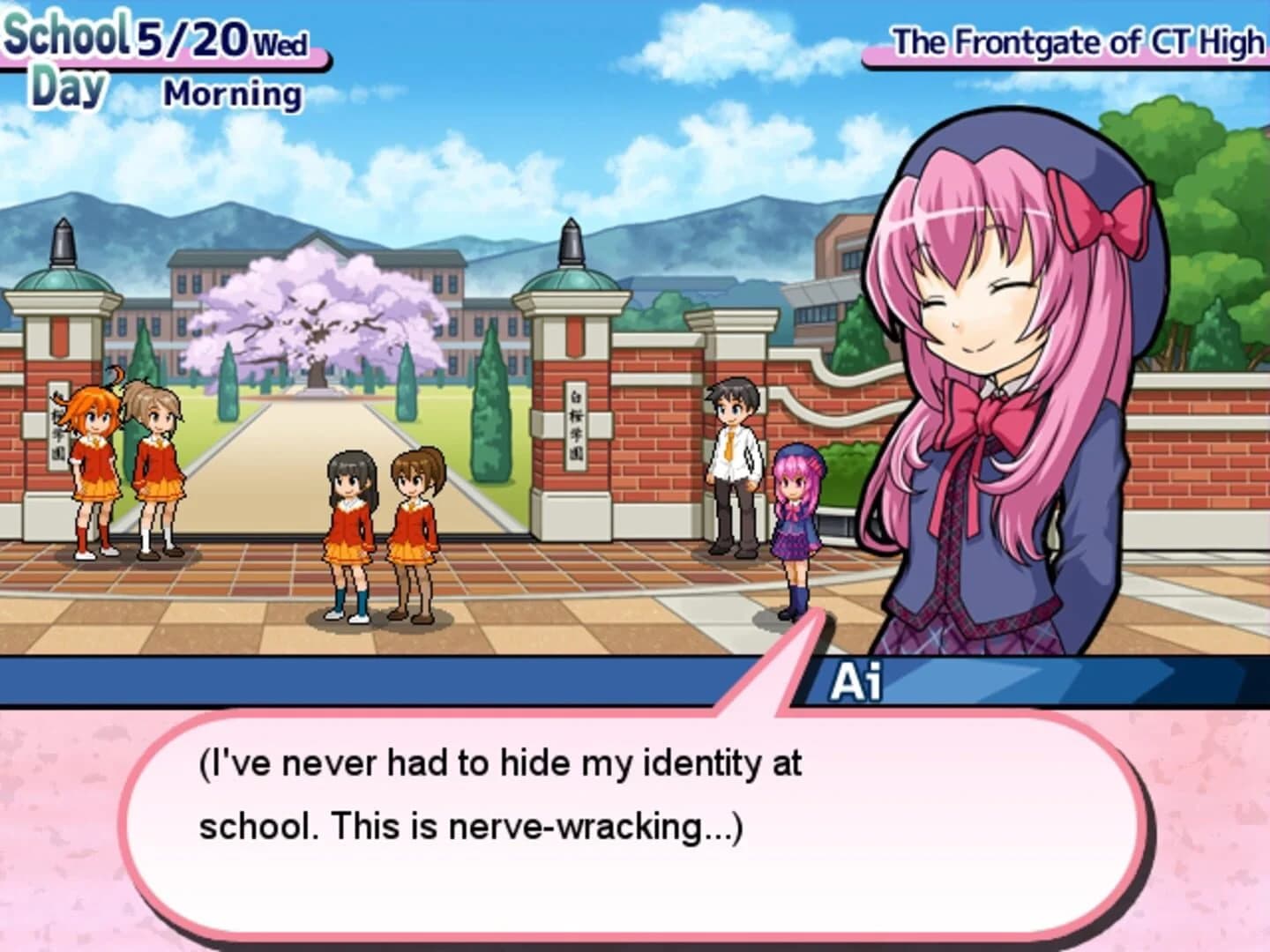Click the speech bubble dialogue text

pos(503,793)
